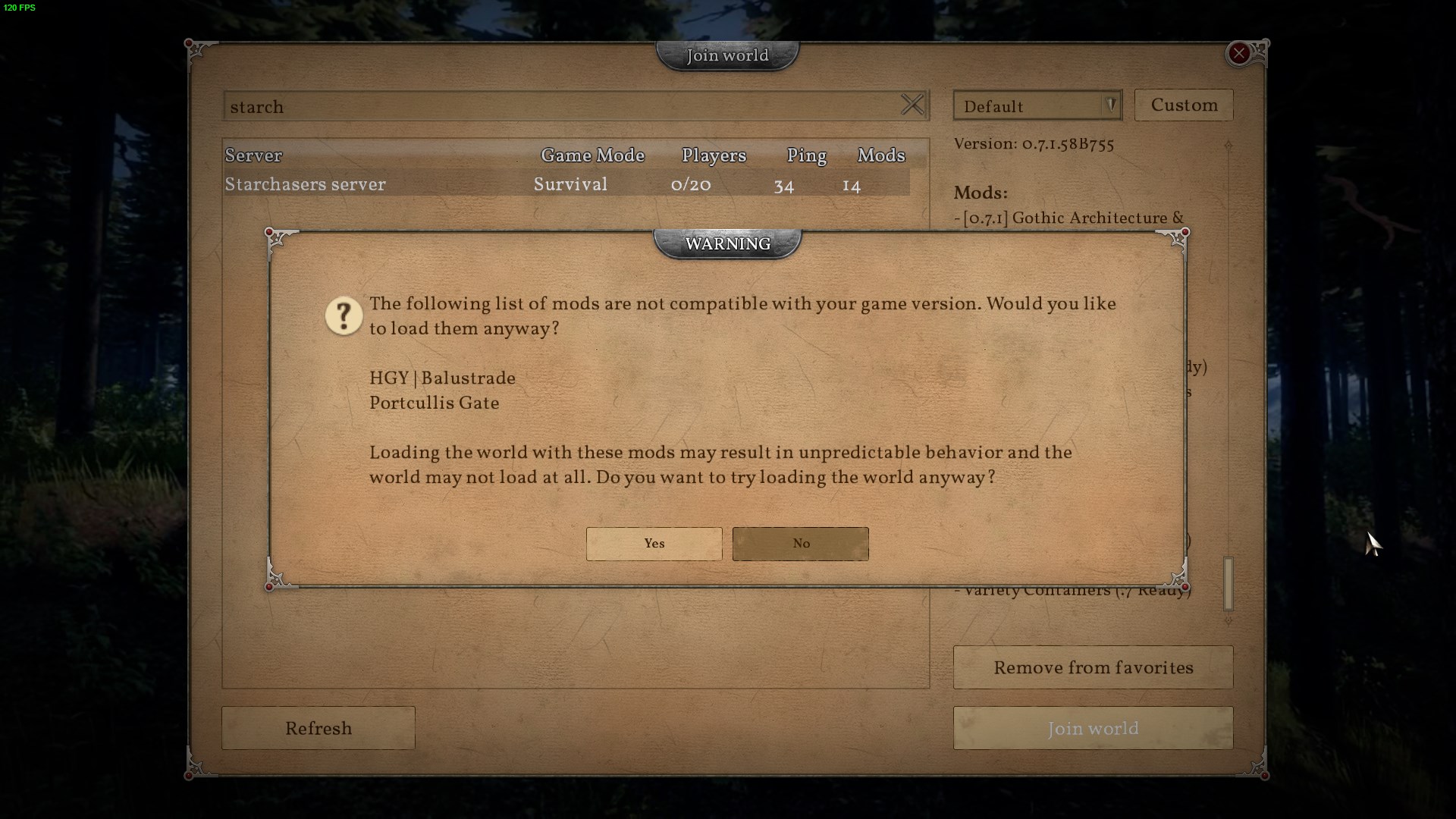Viewport: 1456px width, 819px height.
Task: Confirm loading mods with Yes
Action: 654,544
